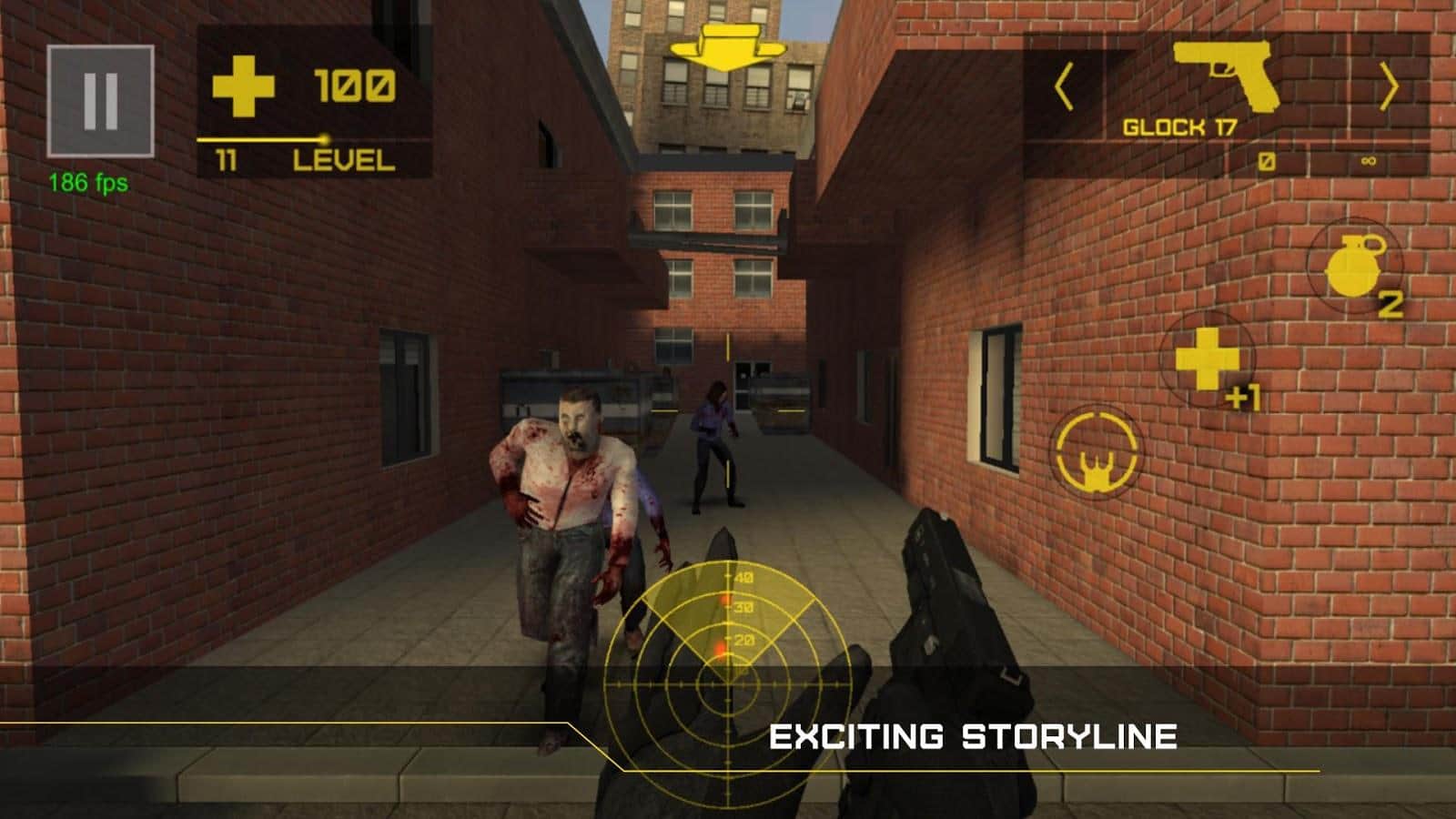Throw a grenade using the grenade button
Viewport: 1456px width, 819px height.
[x=1356, y=268]
